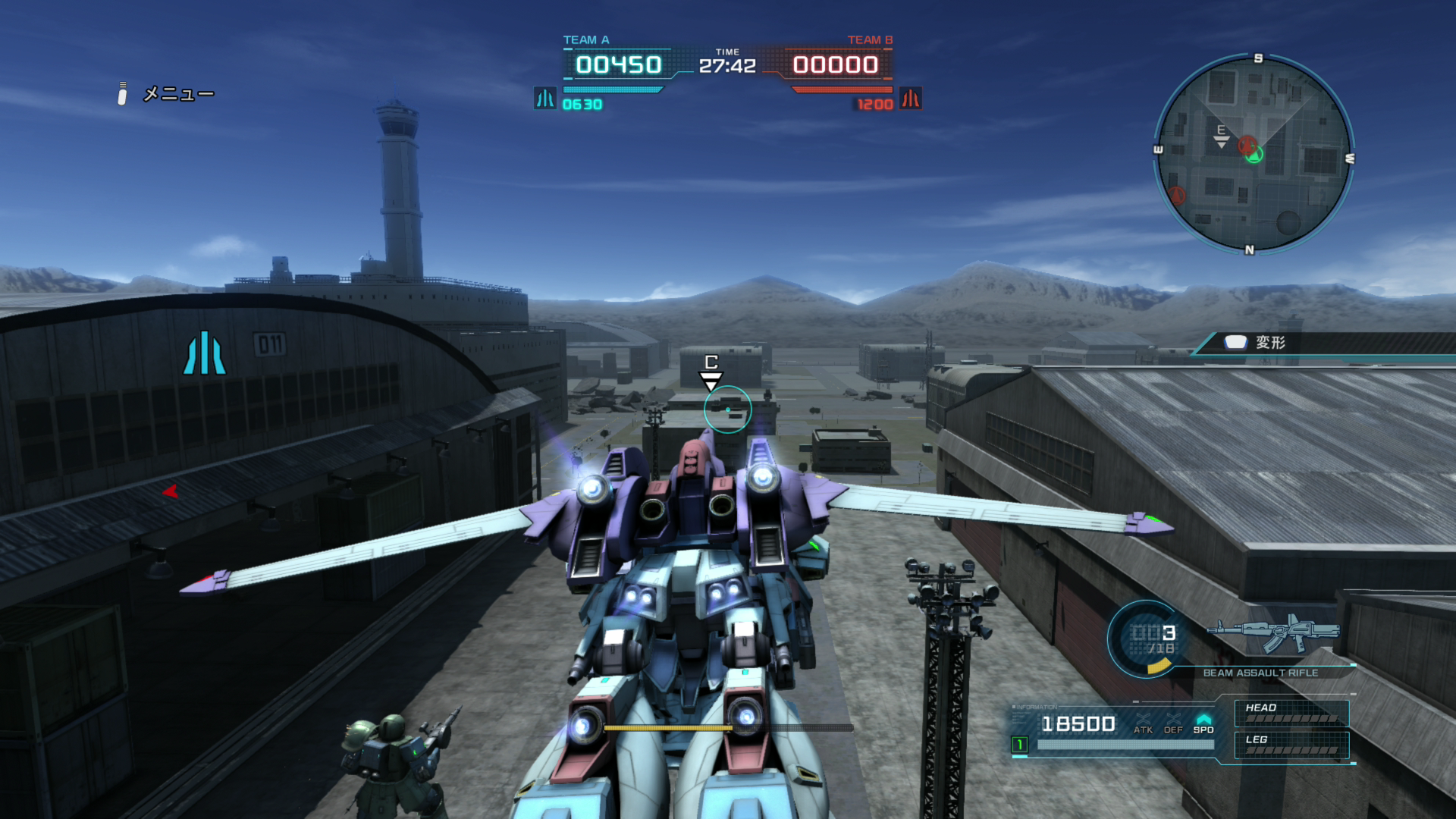Select the C waypoint marker
The width and height of the screenshot is (1456, 819).
pyautogui.click(x=711, y=370)
